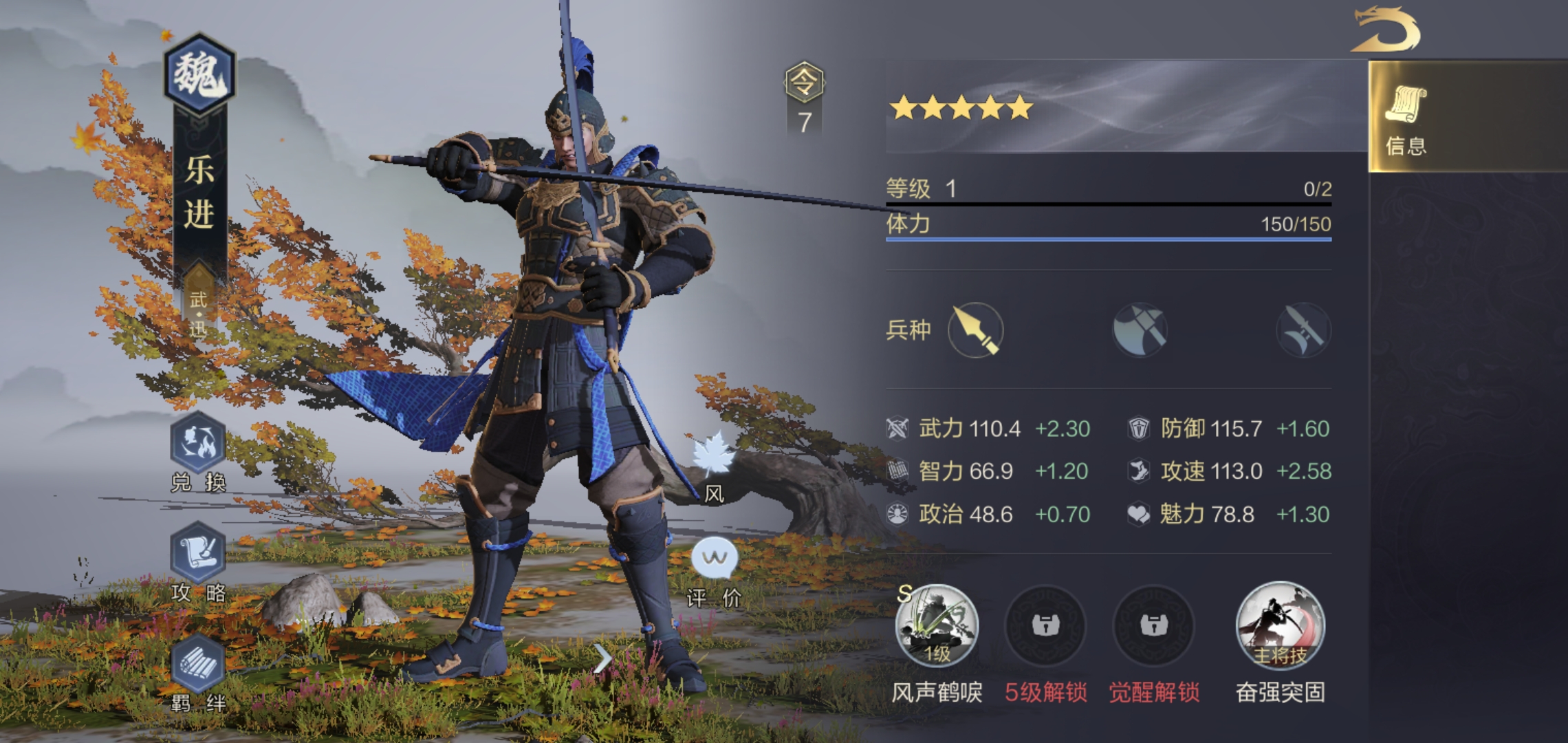Tap the 魏 faction badge

199,74
